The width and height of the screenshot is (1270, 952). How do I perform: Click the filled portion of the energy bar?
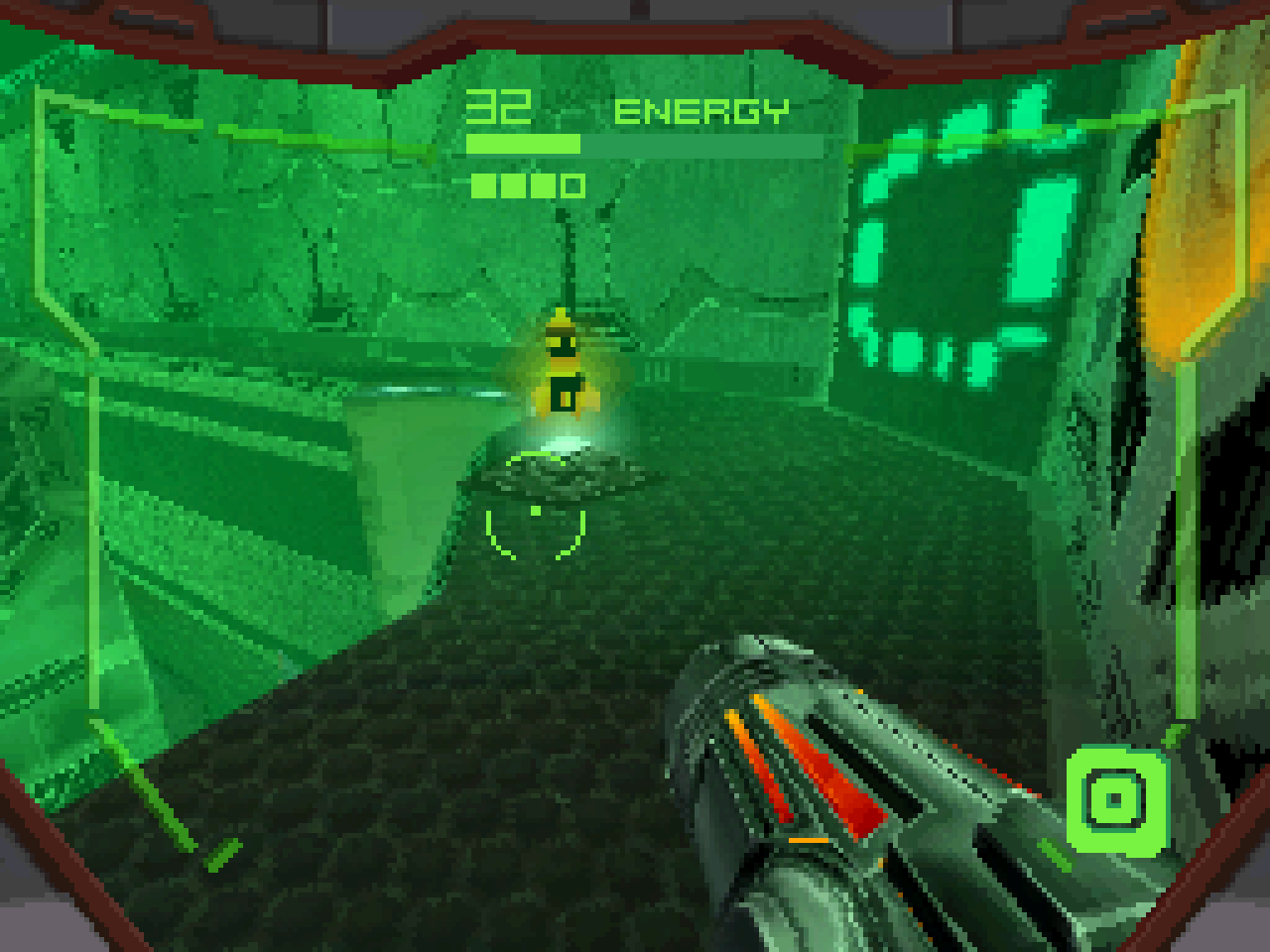[x=521, y=143]
